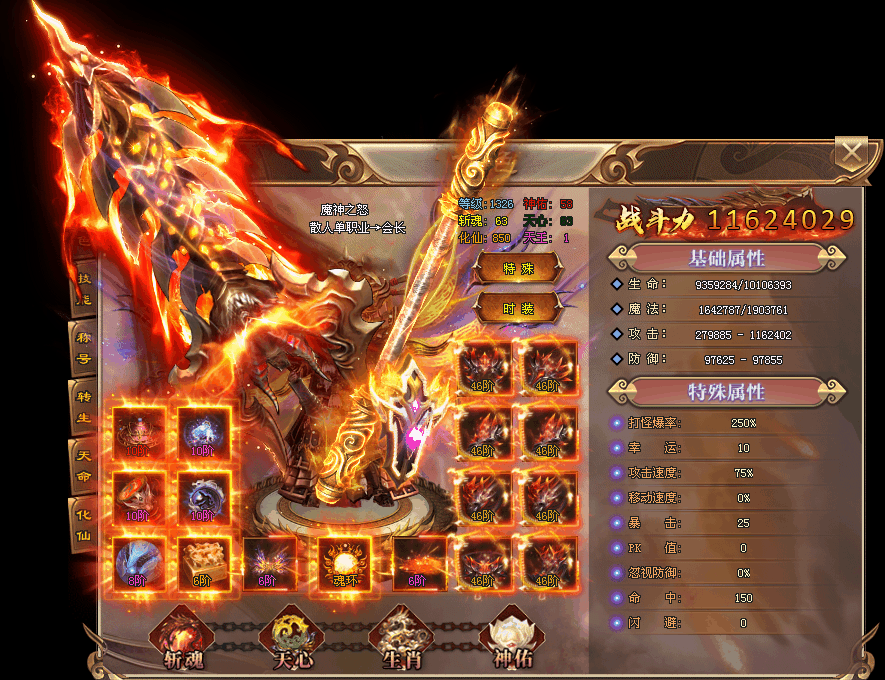885x680 pixels.
Task: Select the purple wings 6阶 slot
Action: pos(270,563)
